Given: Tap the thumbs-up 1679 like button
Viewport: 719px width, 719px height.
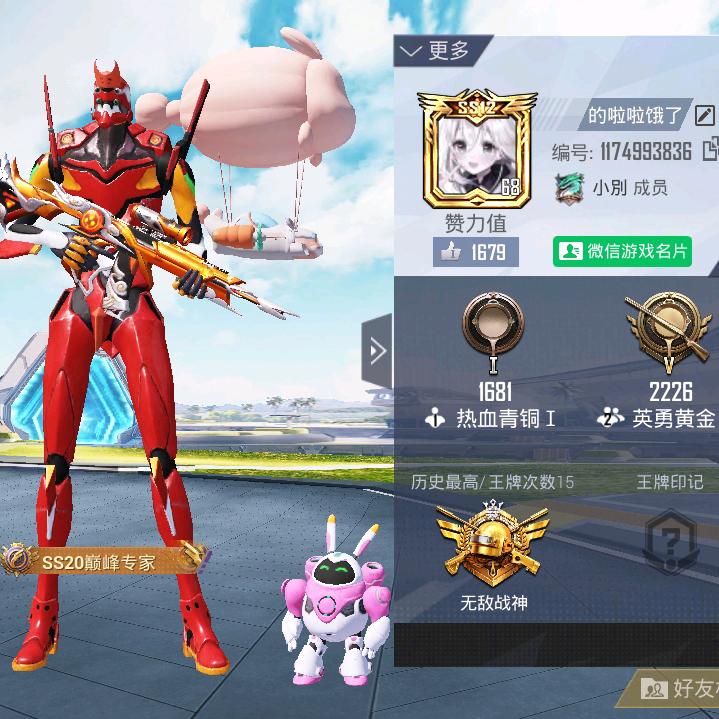Looking at the screenshot, I should pyautogui.click(x=476, y=252).
